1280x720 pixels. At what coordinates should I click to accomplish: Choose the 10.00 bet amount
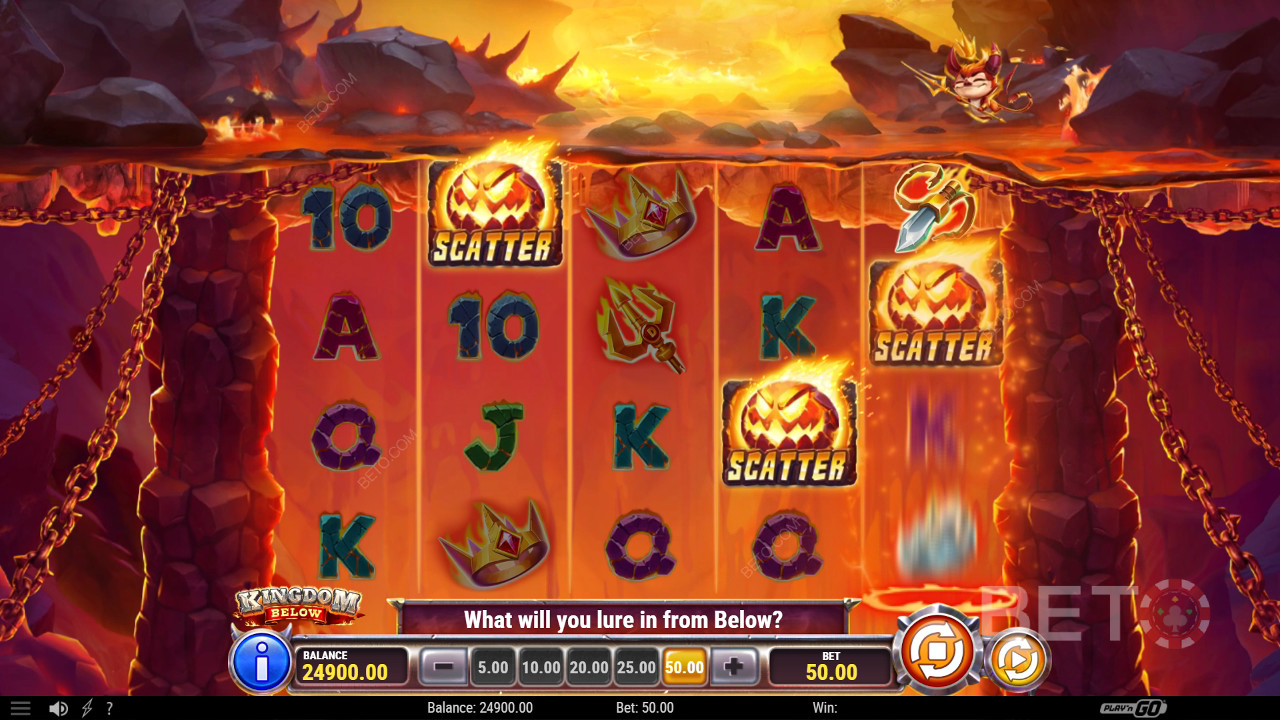(x=540, y=667)
